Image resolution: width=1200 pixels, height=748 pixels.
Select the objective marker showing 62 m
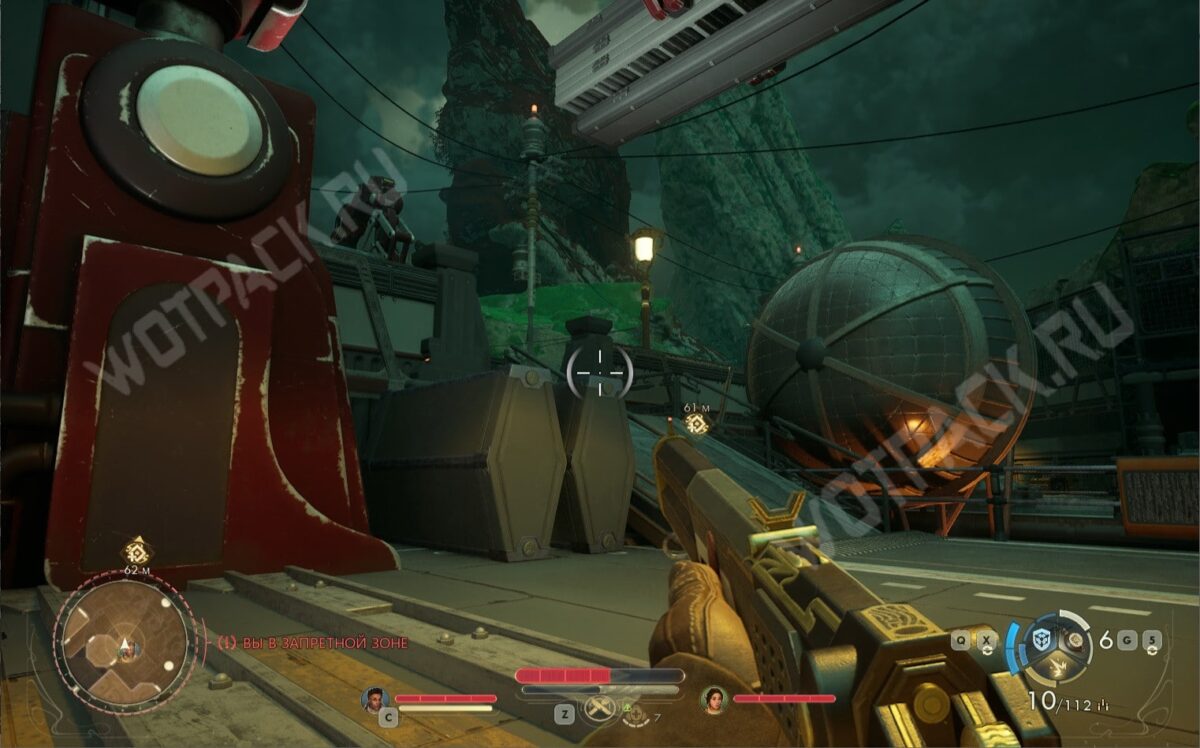pos(137,550)
